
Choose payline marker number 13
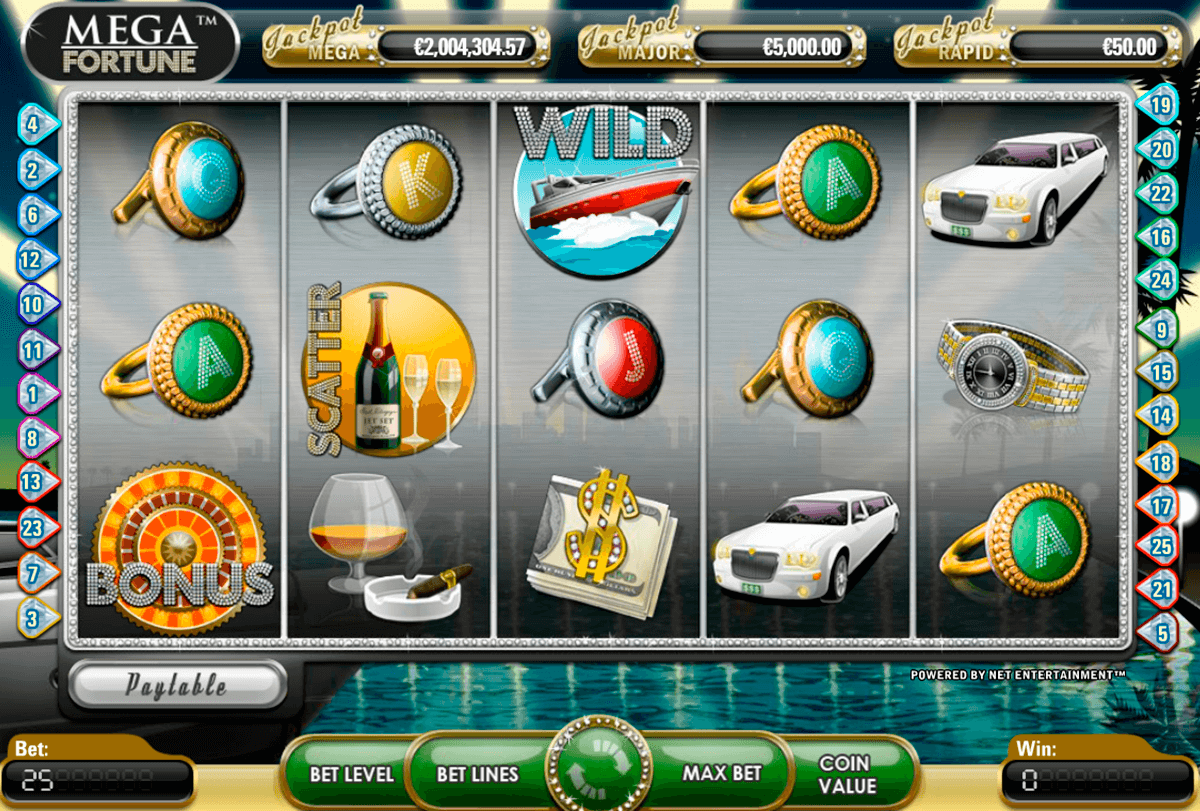click(33, 481)
